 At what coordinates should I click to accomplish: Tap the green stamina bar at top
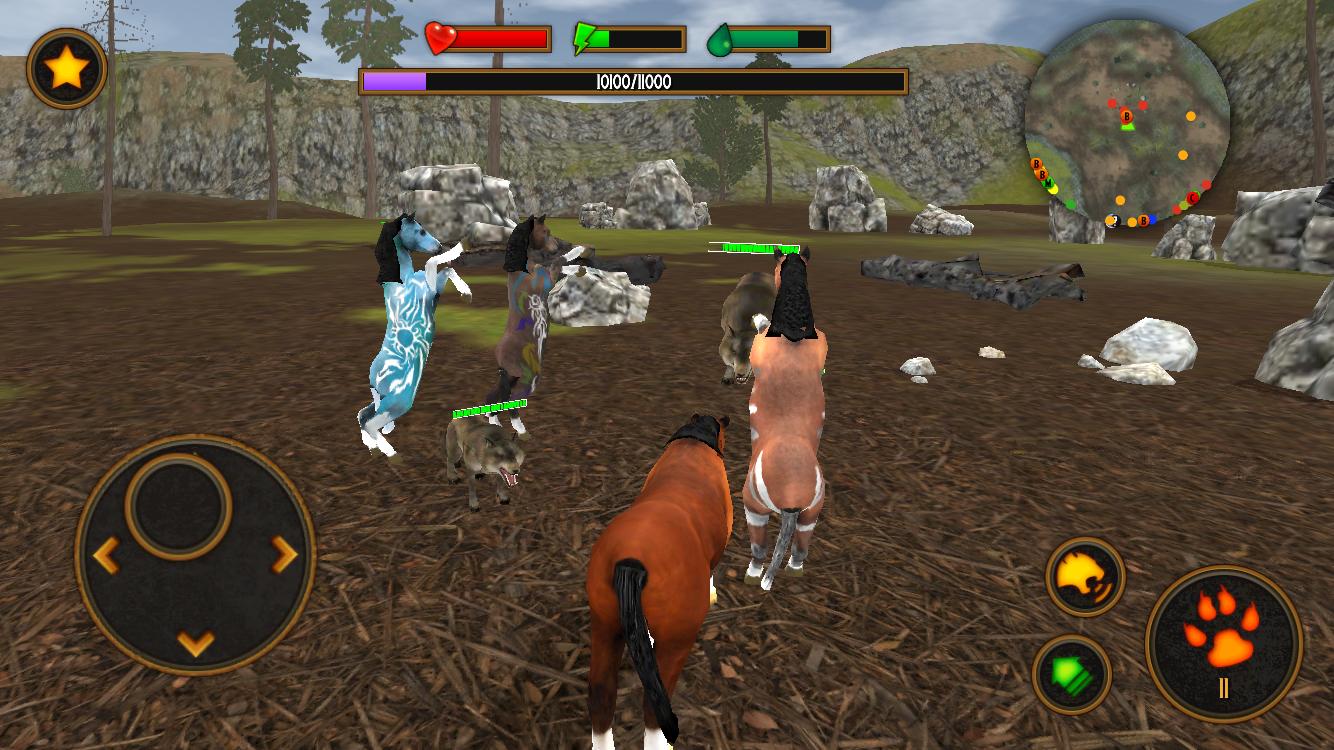[775, 38]
